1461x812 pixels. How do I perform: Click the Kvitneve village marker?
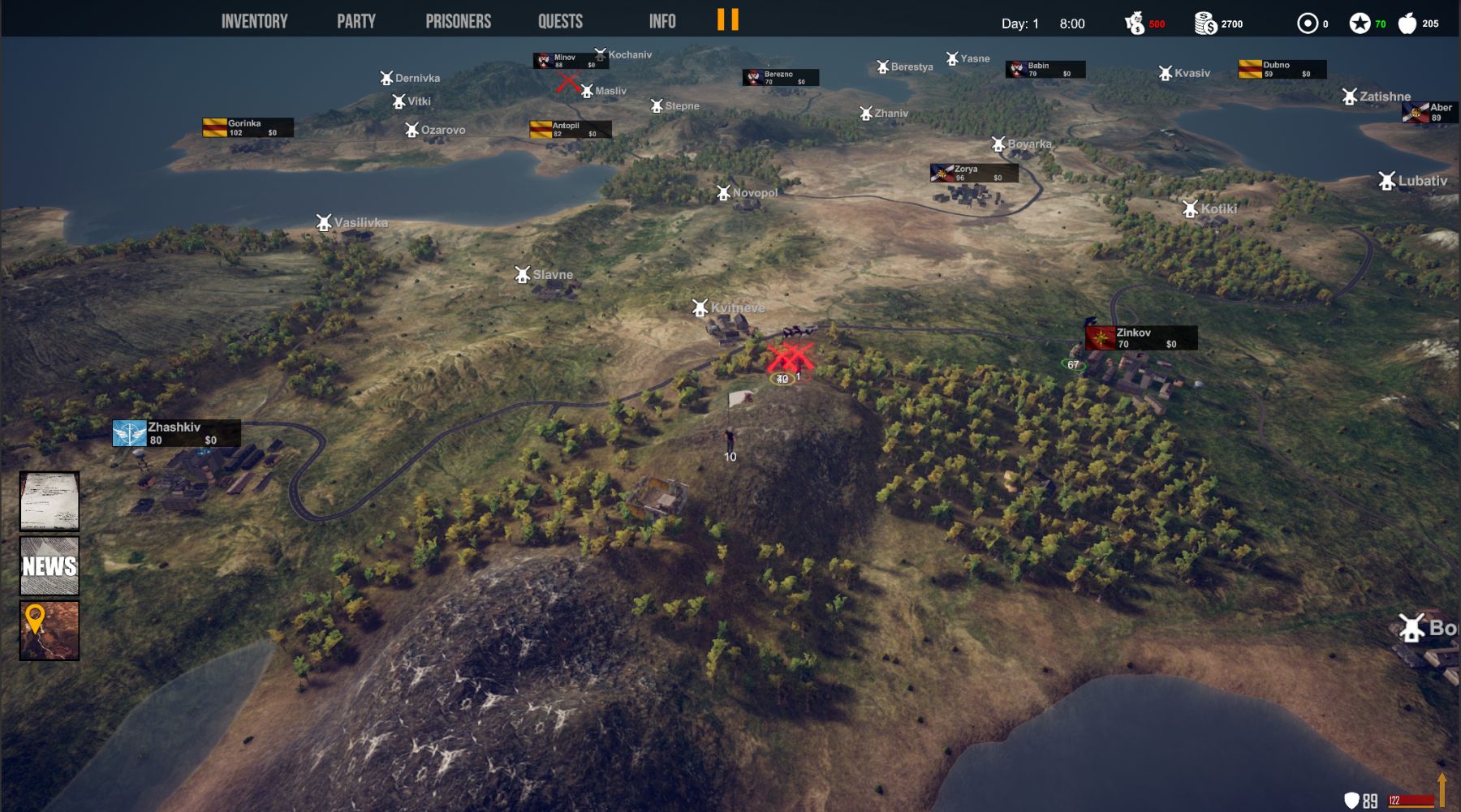pyautogui.click(x=700, y=308)
